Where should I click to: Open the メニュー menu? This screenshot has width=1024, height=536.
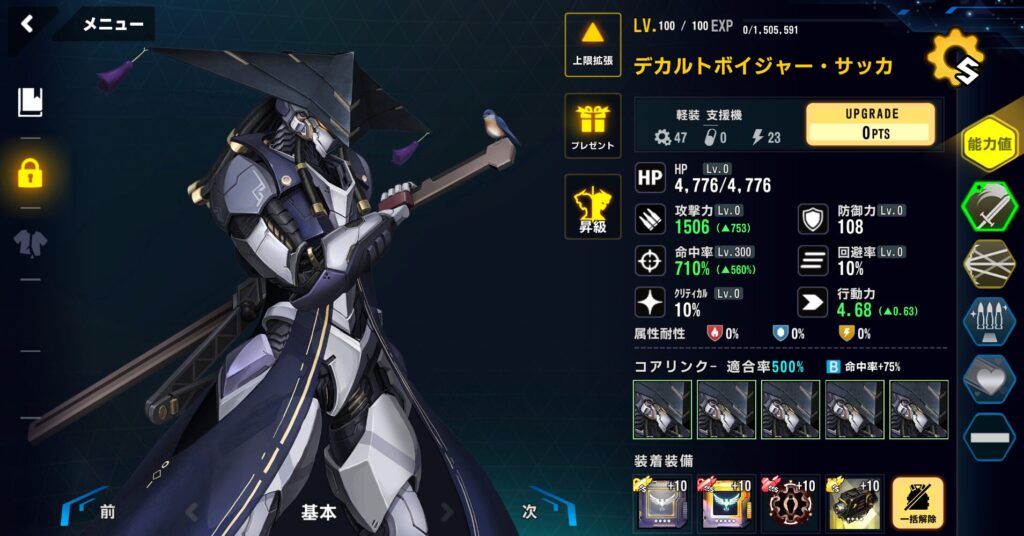(111, 24)
